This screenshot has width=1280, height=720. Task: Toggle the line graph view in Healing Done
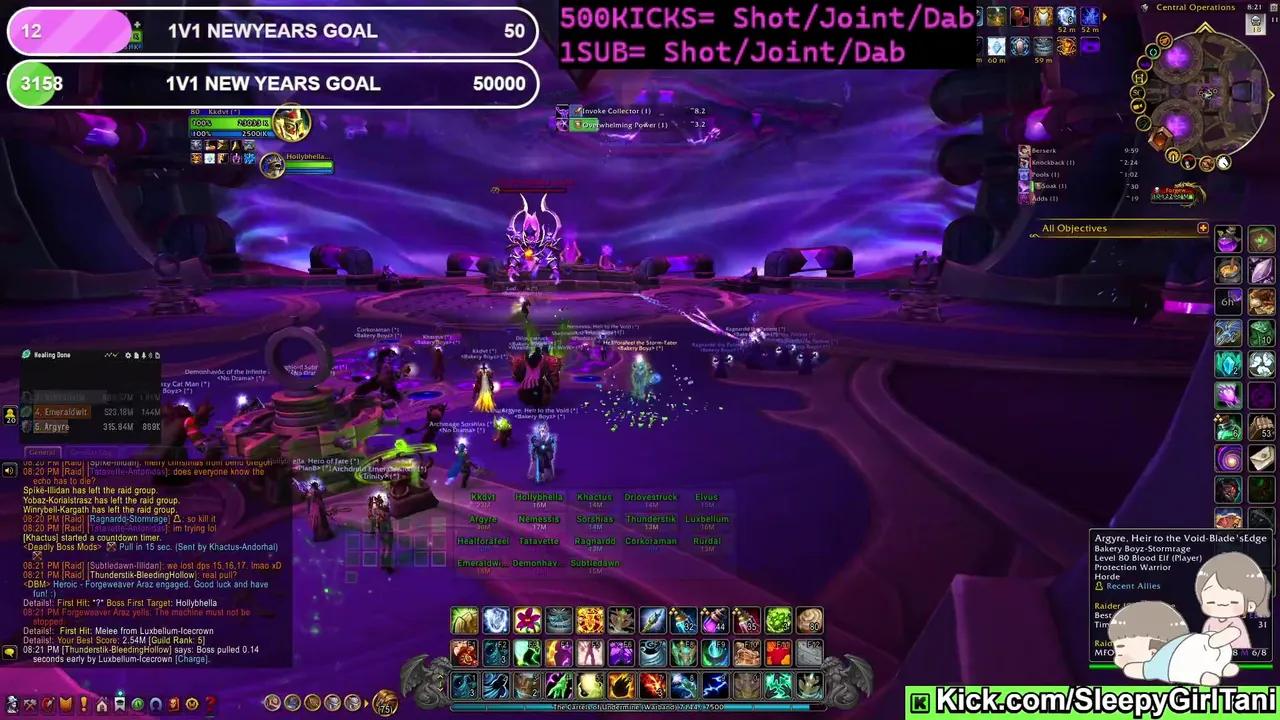click(x=111, y=355)
